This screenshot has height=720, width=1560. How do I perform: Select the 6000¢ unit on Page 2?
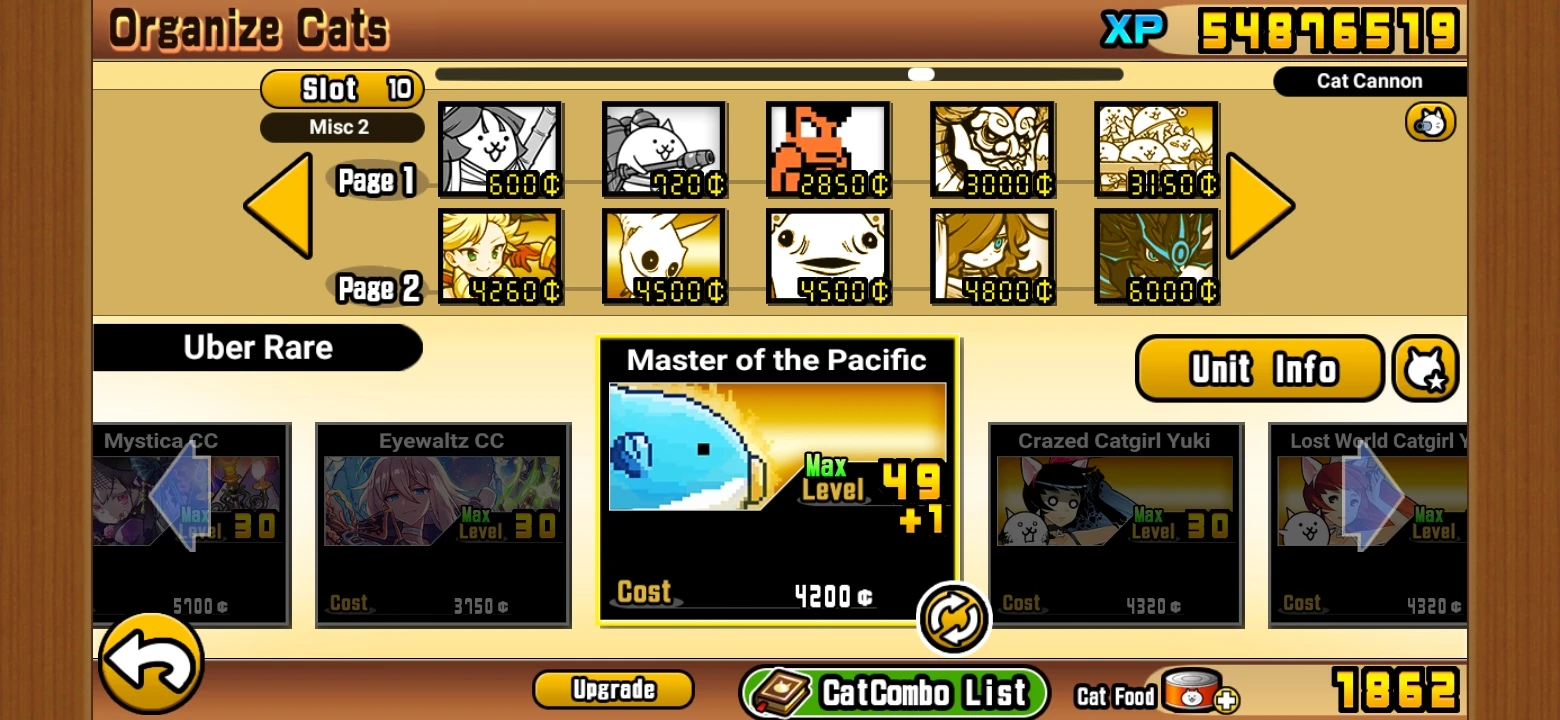point(1157,255)
